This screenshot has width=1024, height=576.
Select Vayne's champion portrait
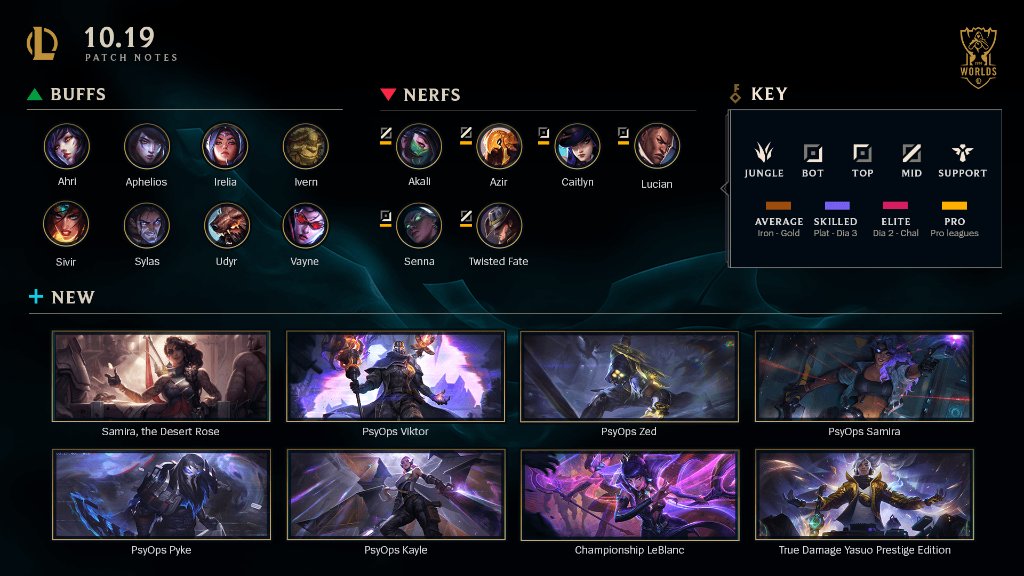305,225
